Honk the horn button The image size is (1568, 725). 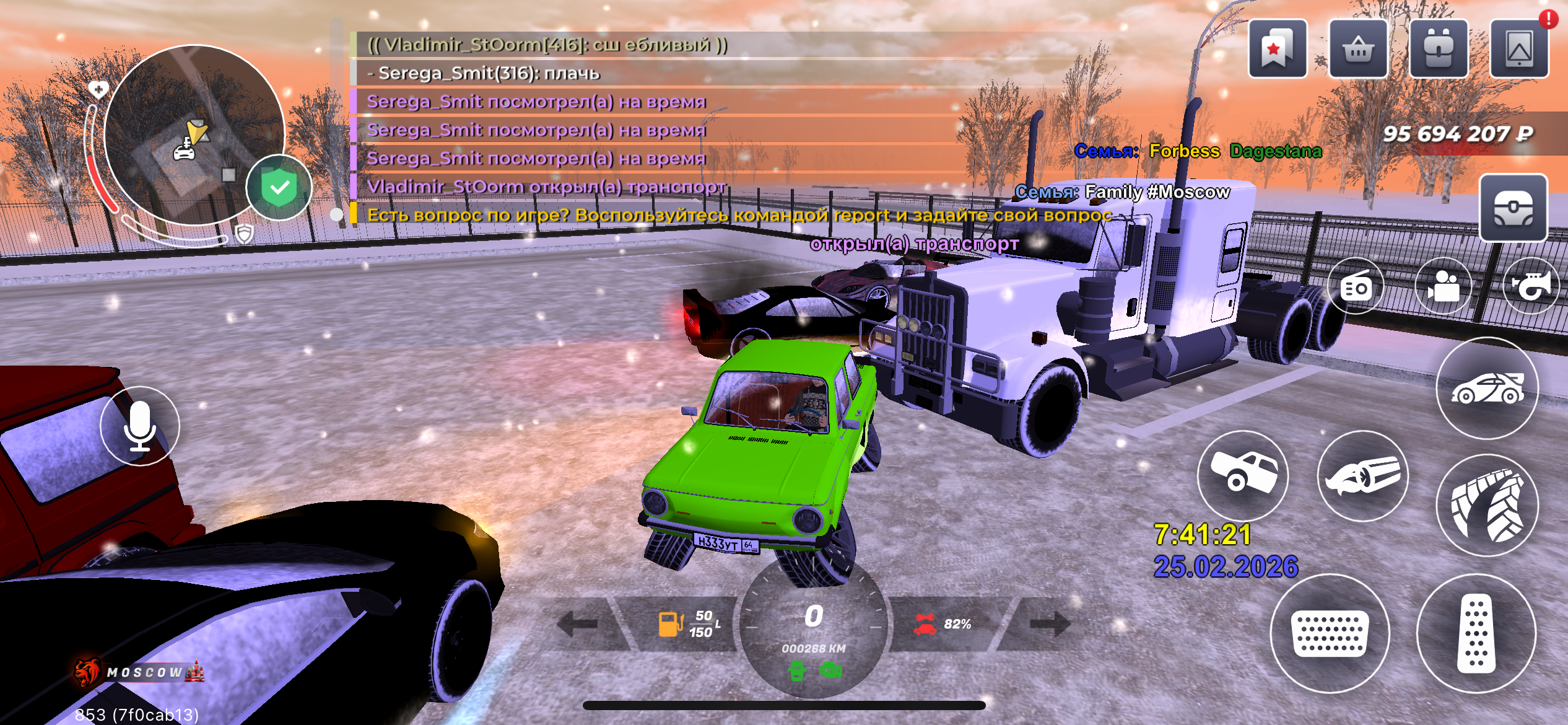[1531, 286]
